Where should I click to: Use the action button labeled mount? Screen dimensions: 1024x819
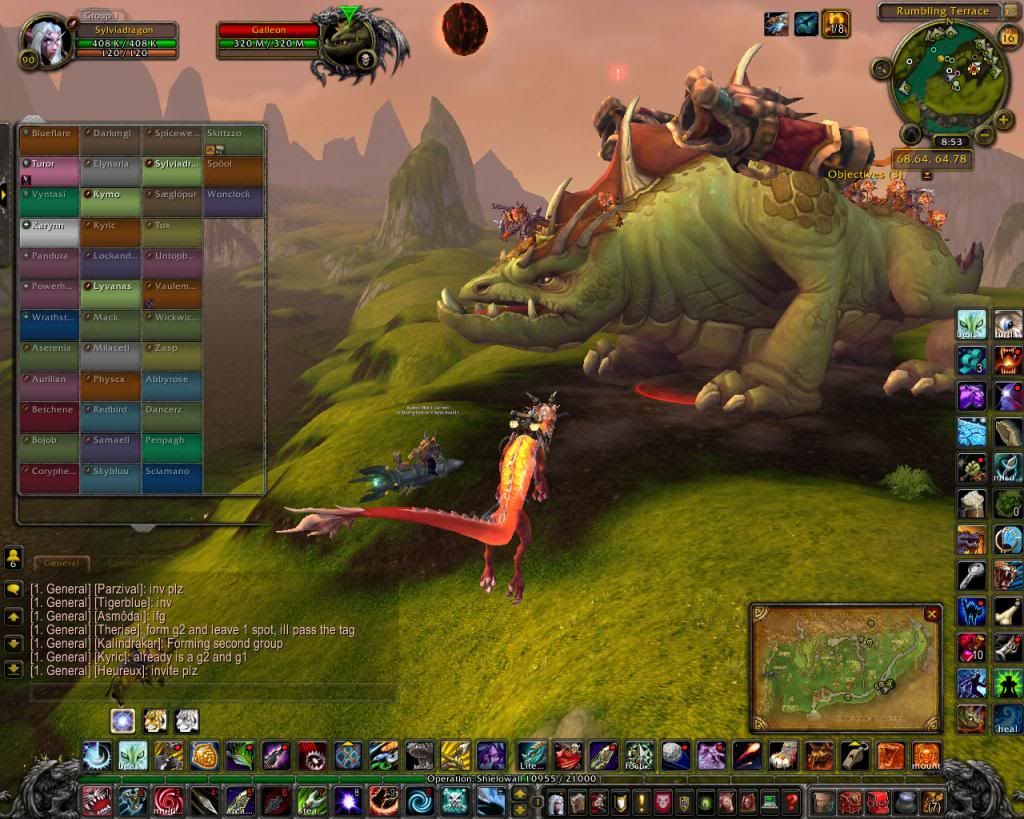tap(925, 756)
